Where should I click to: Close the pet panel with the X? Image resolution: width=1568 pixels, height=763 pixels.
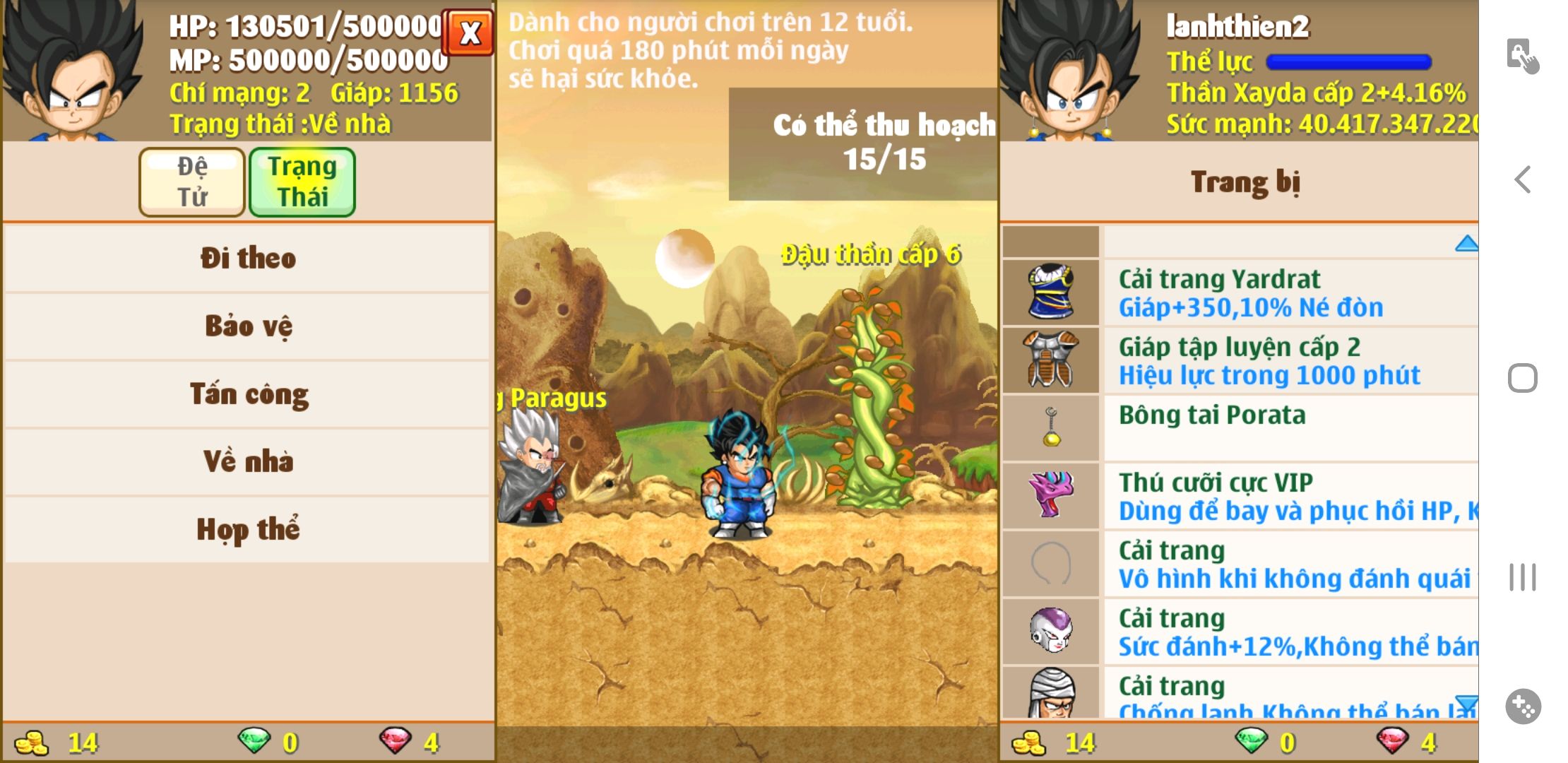(x=469, y=32)
